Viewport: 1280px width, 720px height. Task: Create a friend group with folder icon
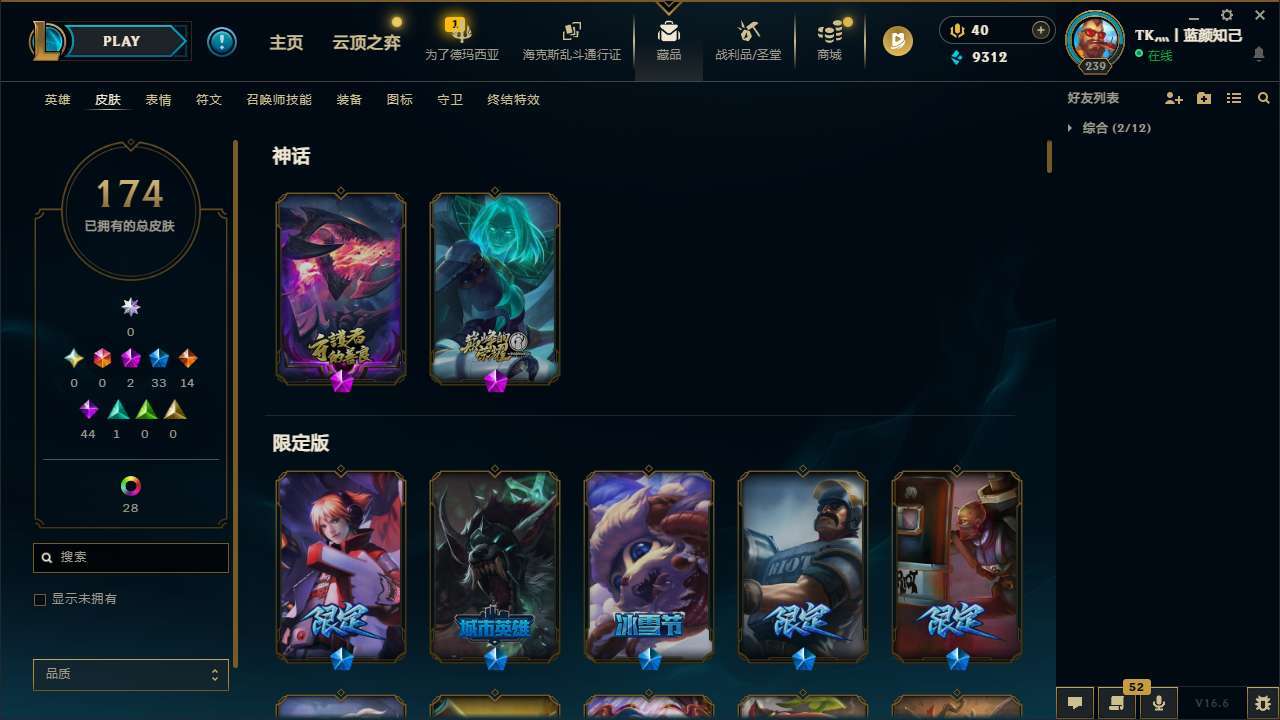pos(1203,98)
